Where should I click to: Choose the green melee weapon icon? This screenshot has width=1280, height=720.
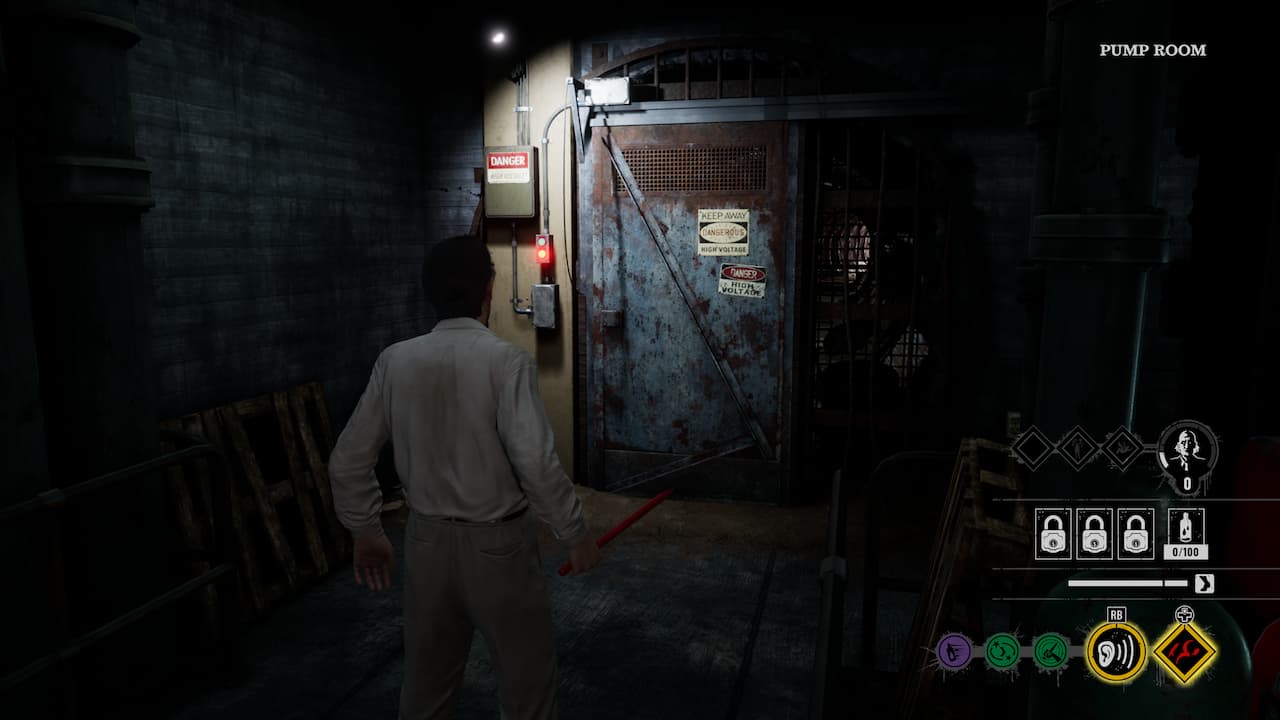click(x=1051, y=650)
